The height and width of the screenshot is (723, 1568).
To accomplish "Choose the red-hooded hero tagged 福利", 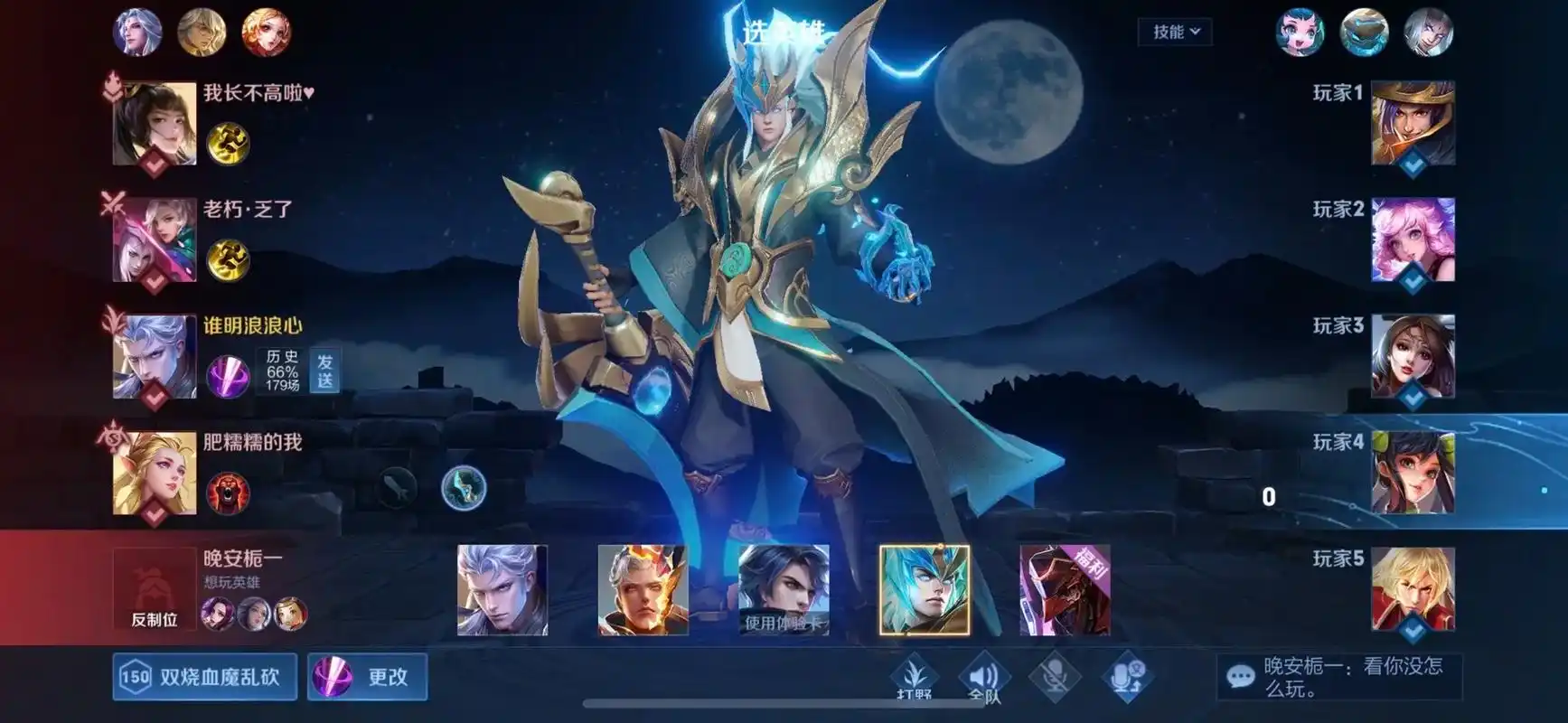I will (x=1065, y=590).
